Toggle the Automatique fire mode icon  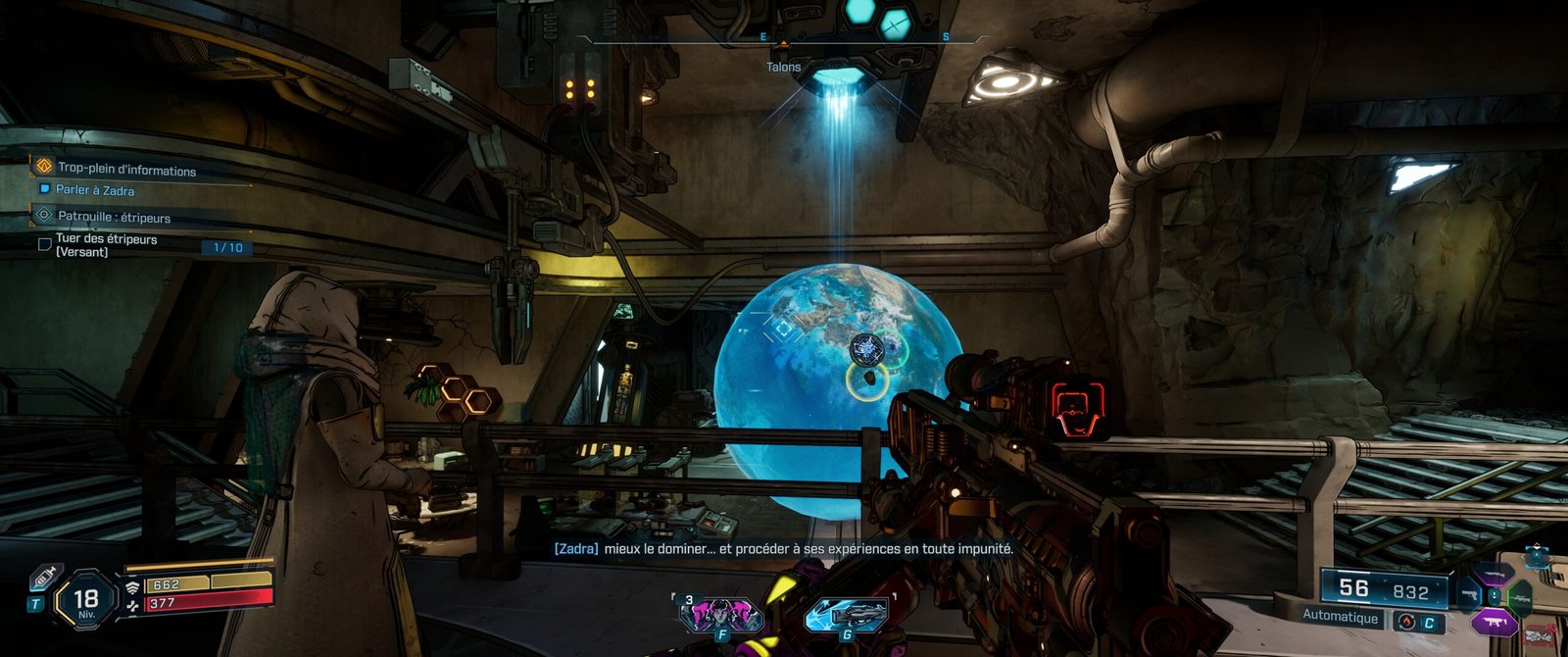[1406, 622]
